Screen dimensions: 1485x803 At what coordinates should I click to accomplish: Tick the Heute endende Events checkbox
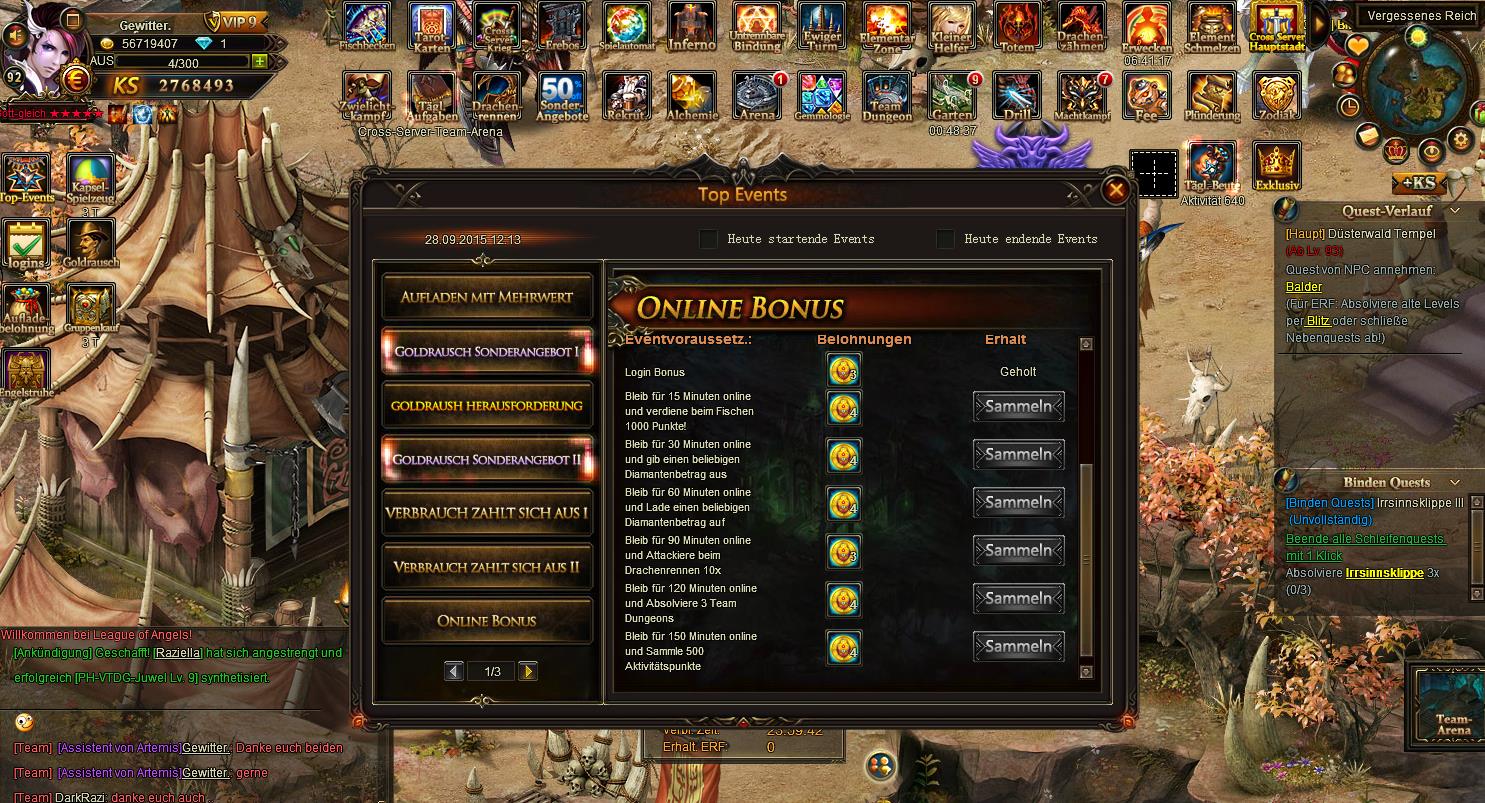coord(945,239)
